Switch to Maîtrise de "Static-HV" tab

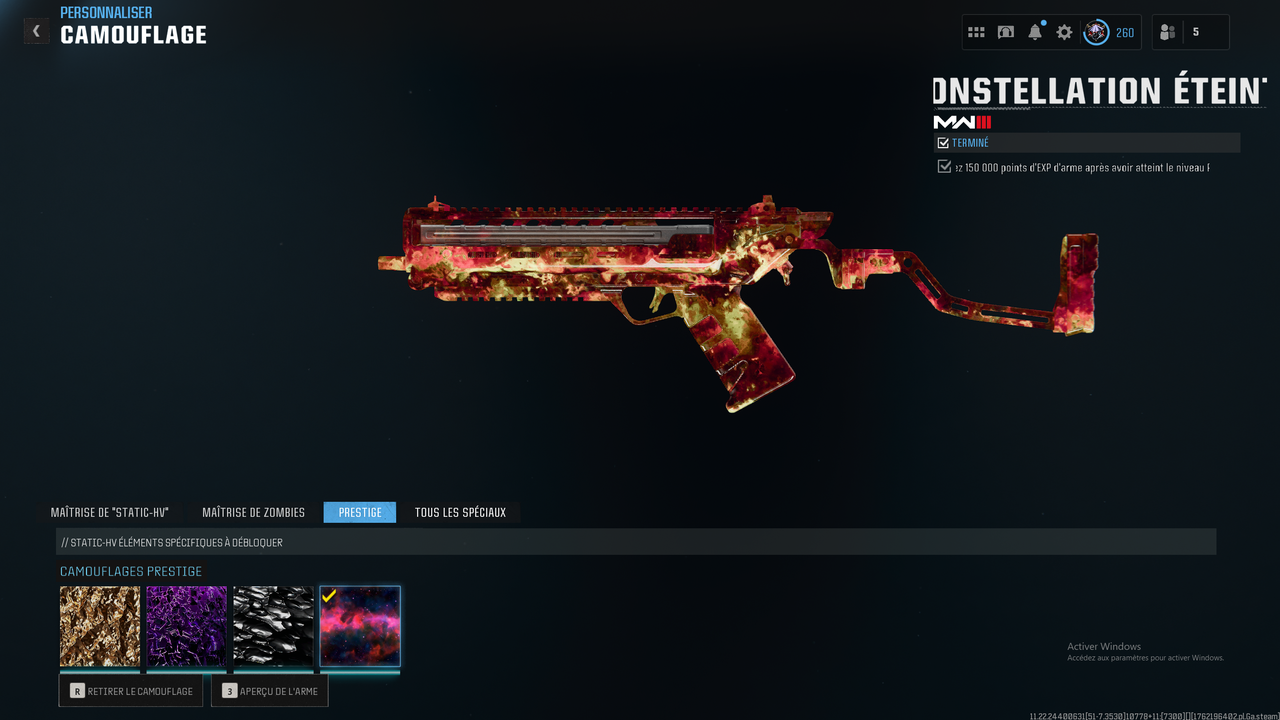coord(110,513)
